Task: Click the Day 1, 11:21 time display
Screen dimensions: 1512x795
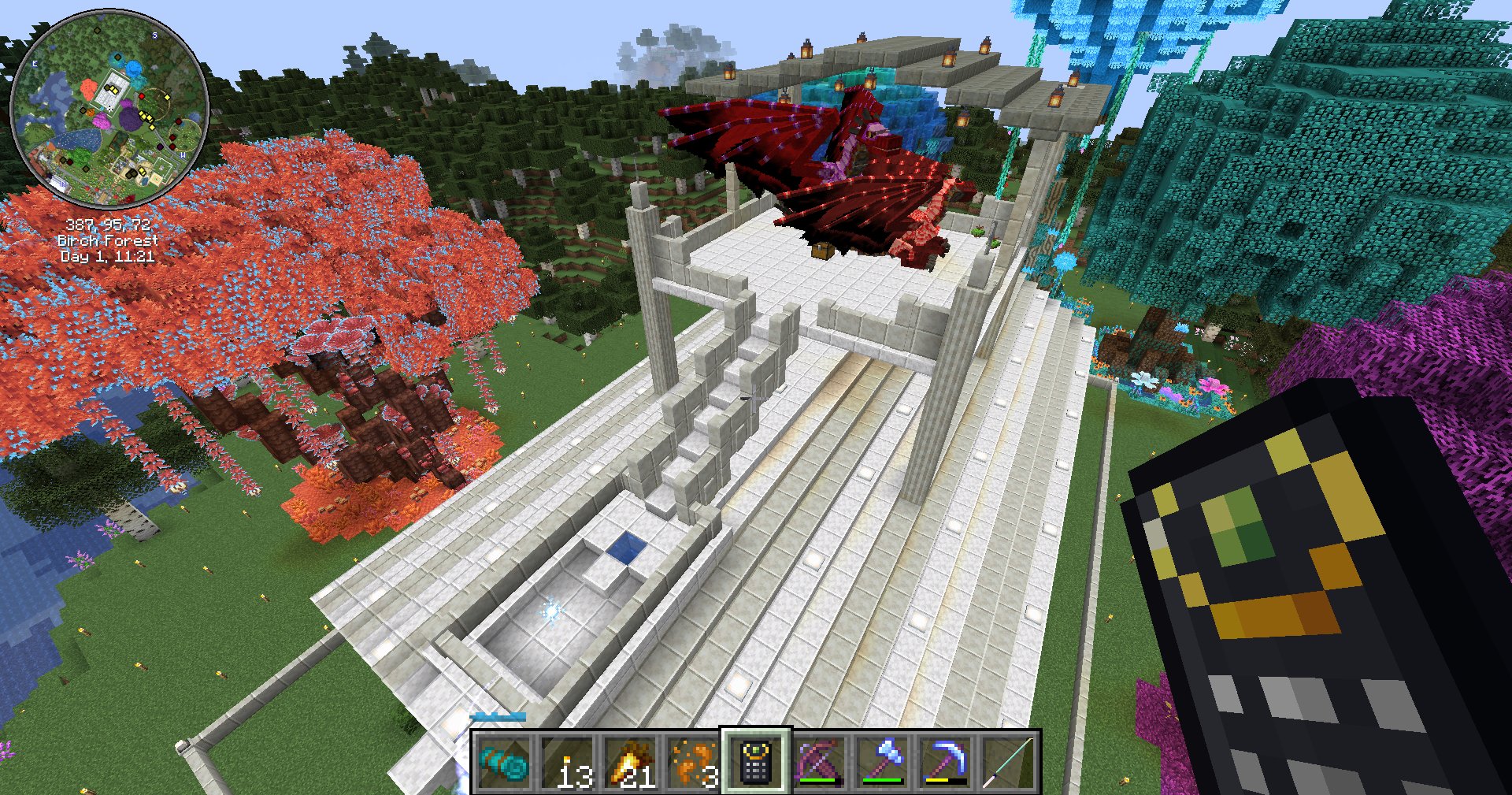Action: [x=106, y=255]
